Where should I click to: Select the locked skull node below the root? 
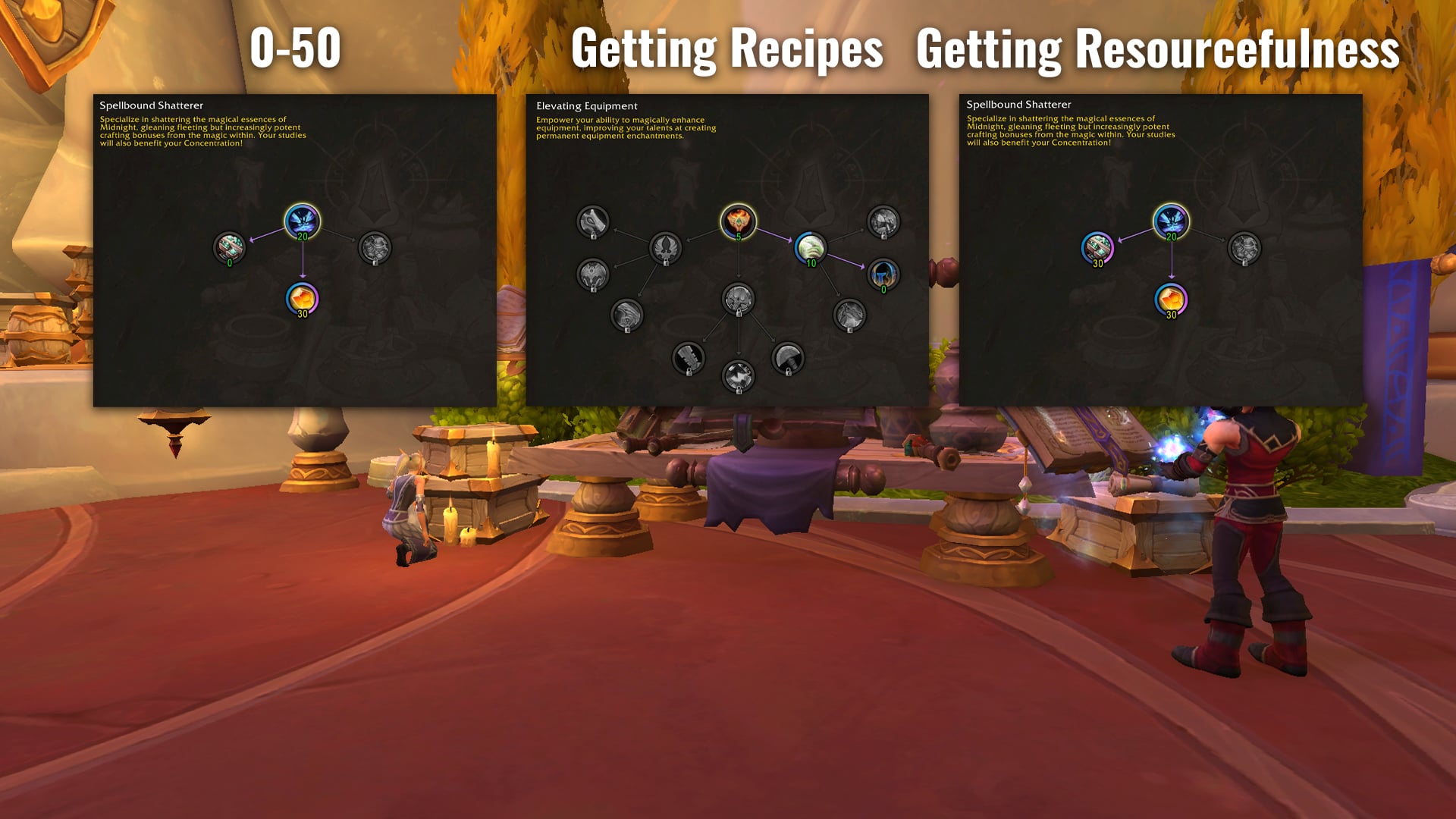[738, 300]
